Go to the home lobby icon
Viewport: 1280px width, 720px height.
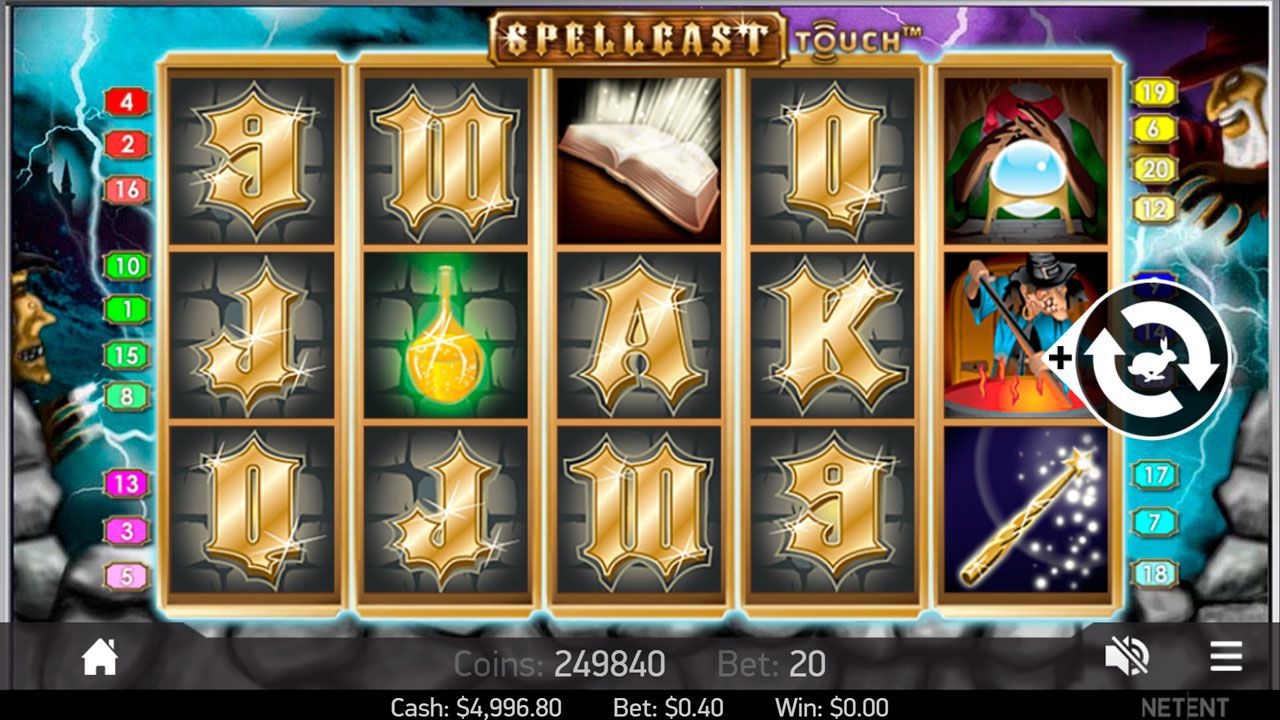point(100,657)
